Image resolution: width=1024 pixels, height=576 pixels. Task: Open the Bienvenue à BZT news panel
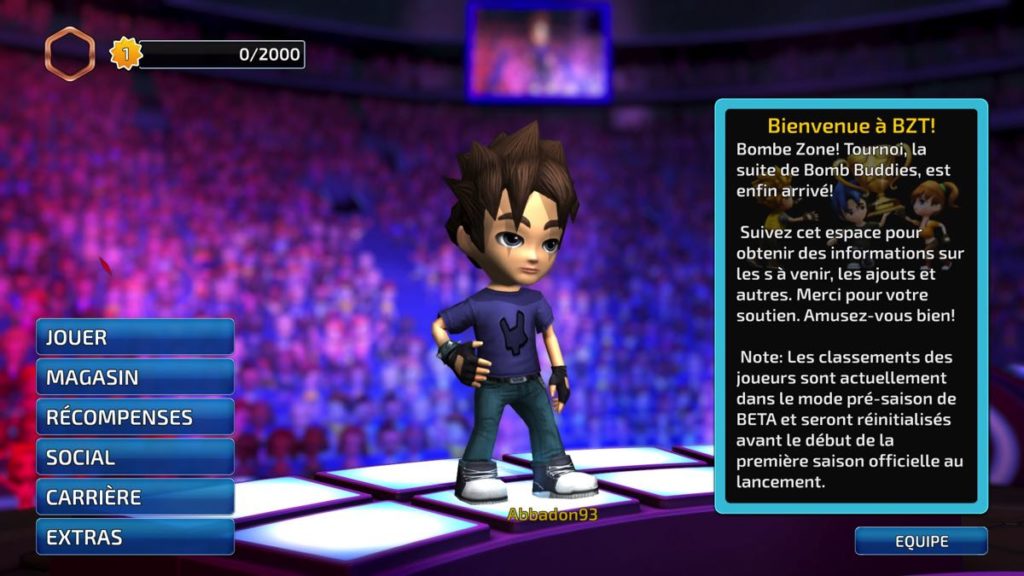850,305
